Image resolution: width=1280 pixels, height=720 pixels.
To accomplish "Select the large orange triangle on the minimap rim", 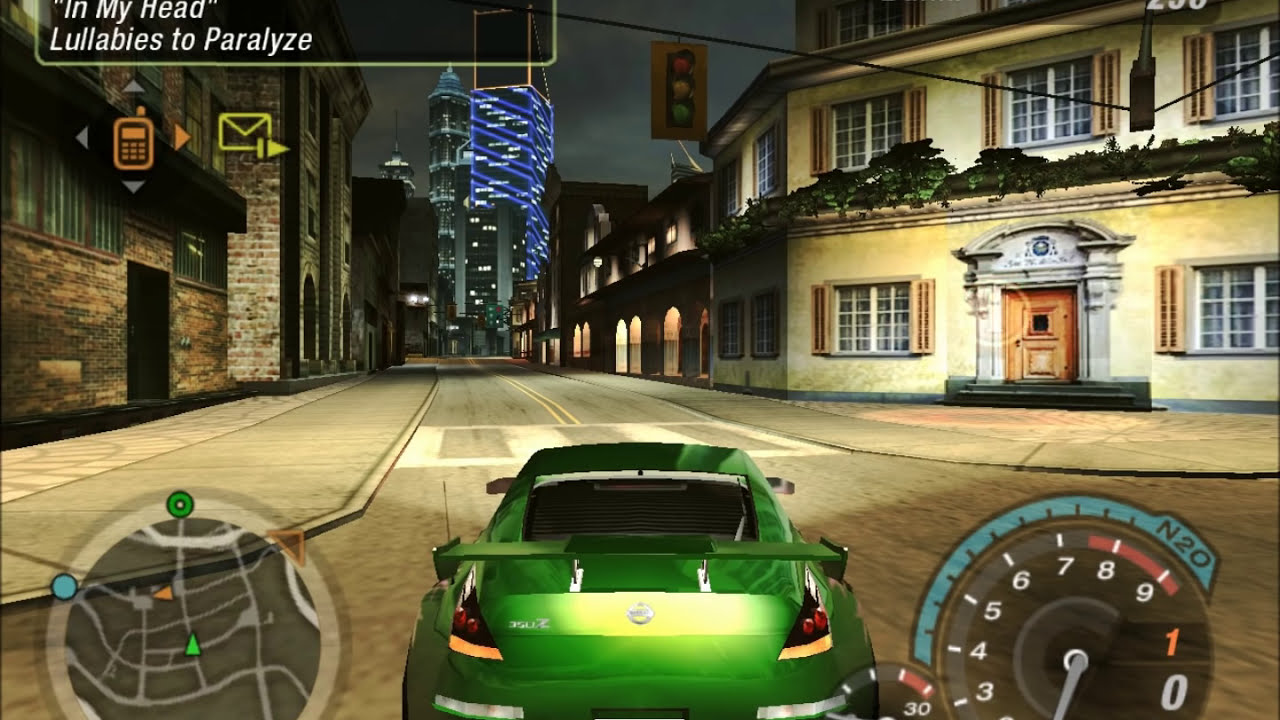I will click(289, 544).
